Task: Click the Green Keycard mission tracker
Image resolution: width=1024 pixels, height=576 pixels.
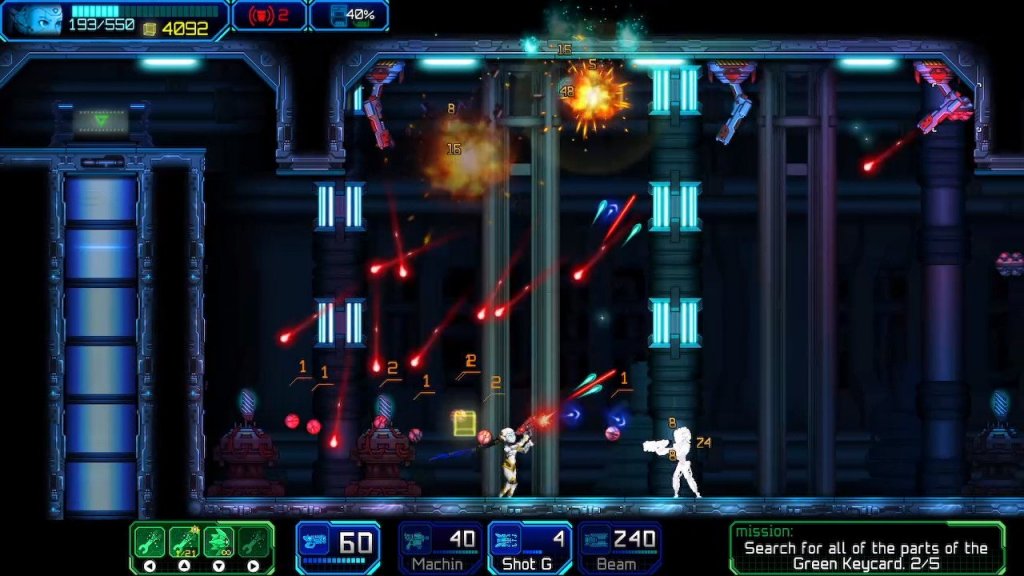Action: pyautogui.click(x=866, y=548)
